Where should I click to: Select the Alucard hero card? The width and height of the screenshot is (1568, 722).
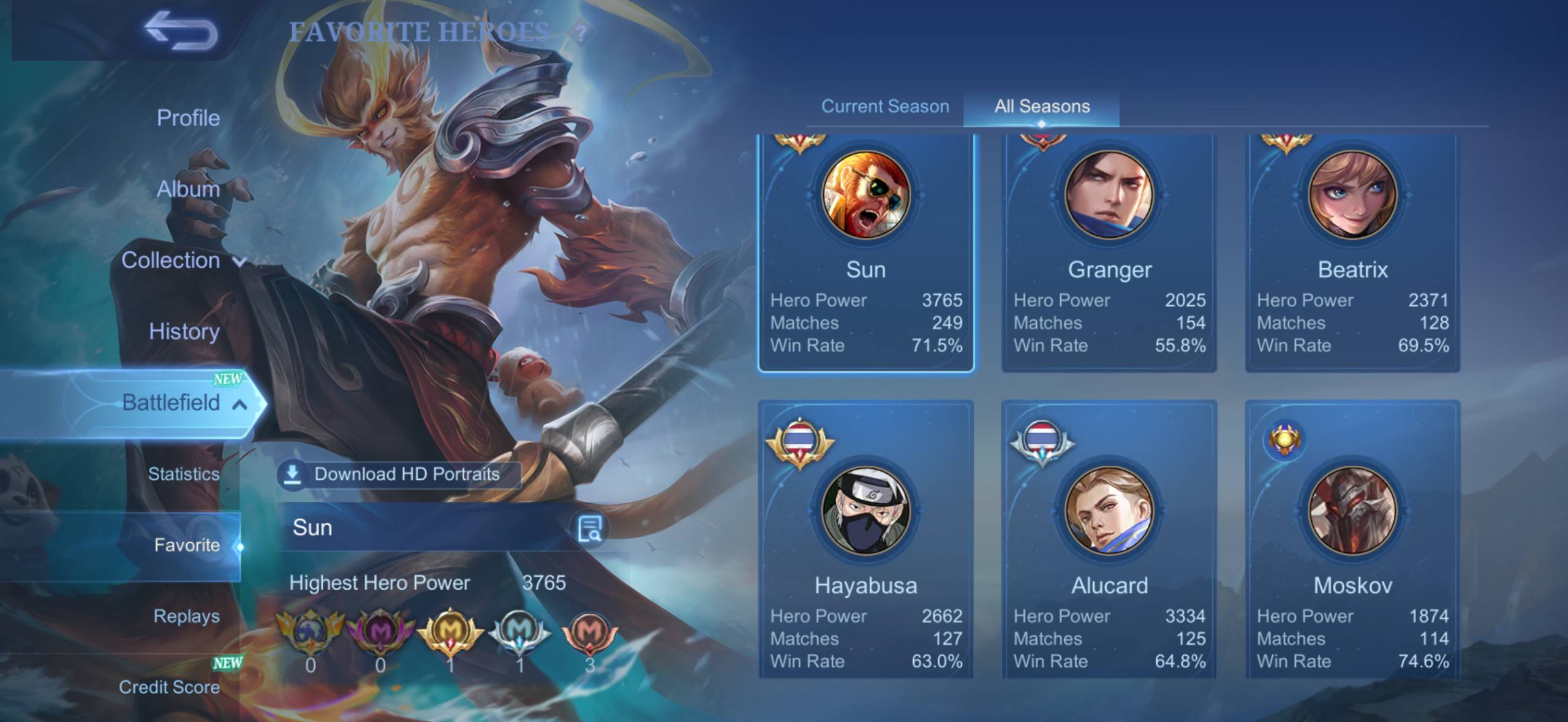[x=1109, y=539]
